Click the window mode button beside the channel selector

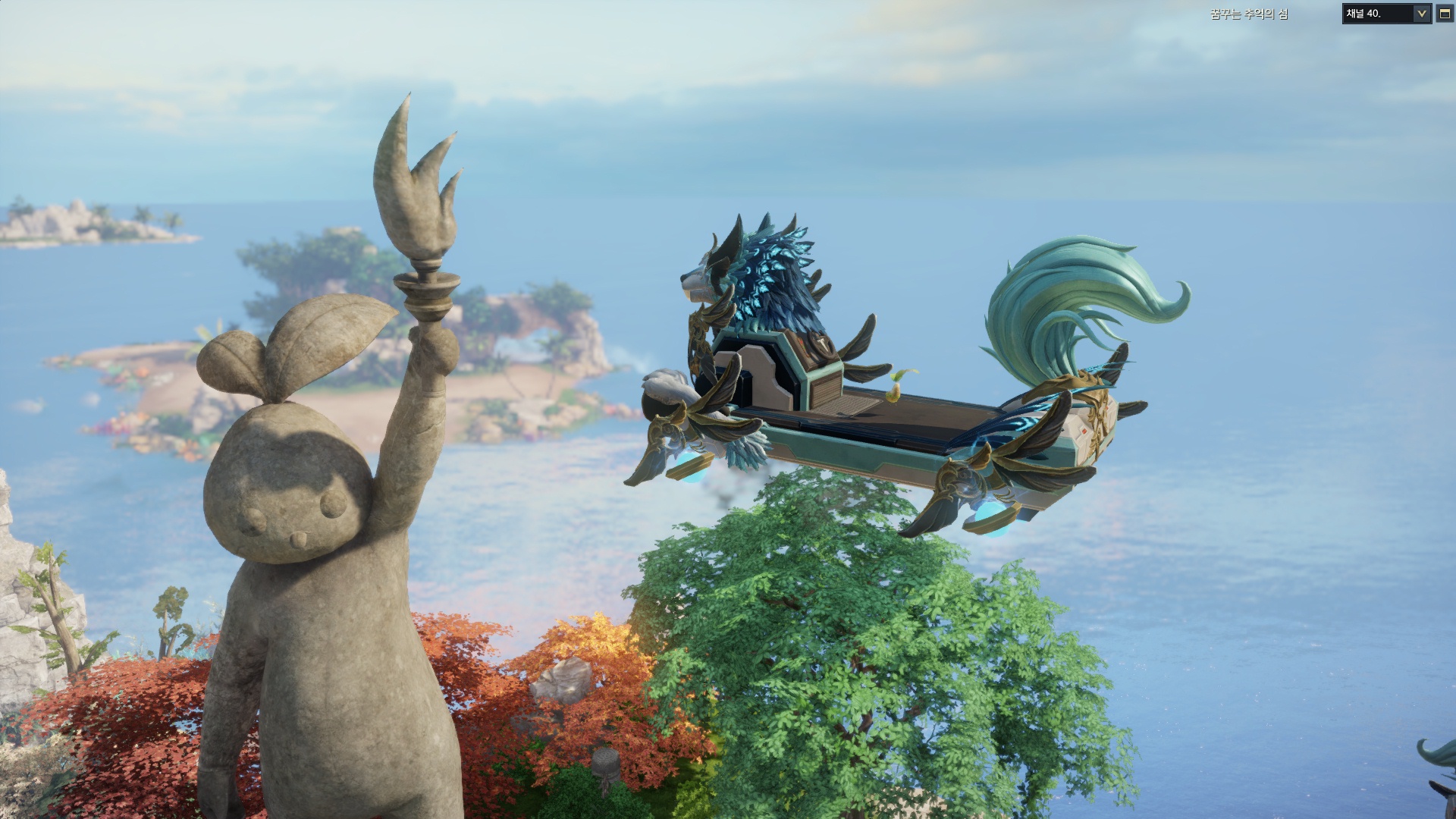click(1445, 14)
